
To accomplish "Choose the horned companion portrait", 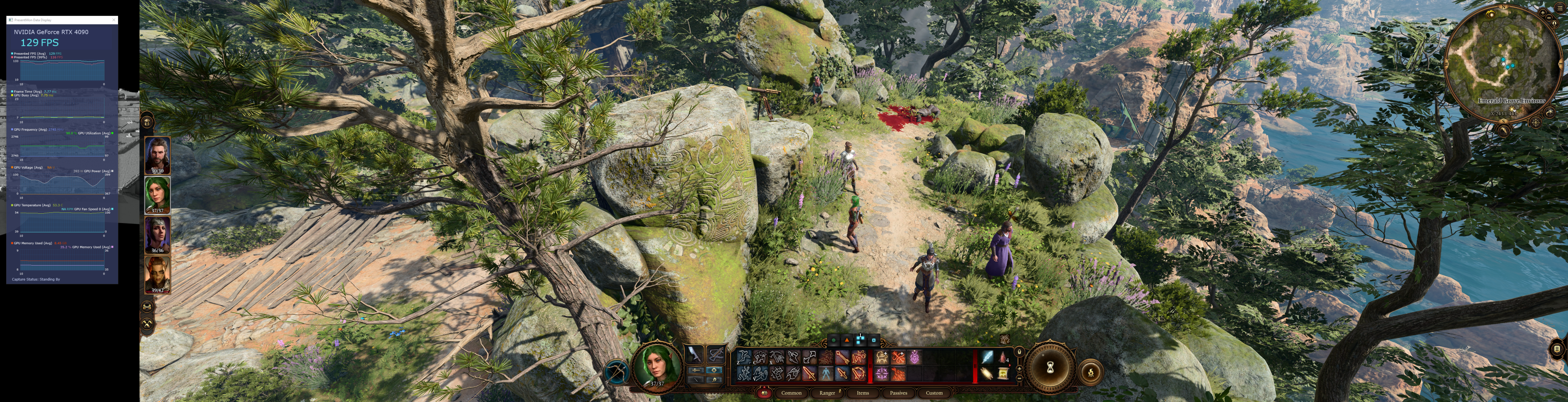I will tap(158, 273).
